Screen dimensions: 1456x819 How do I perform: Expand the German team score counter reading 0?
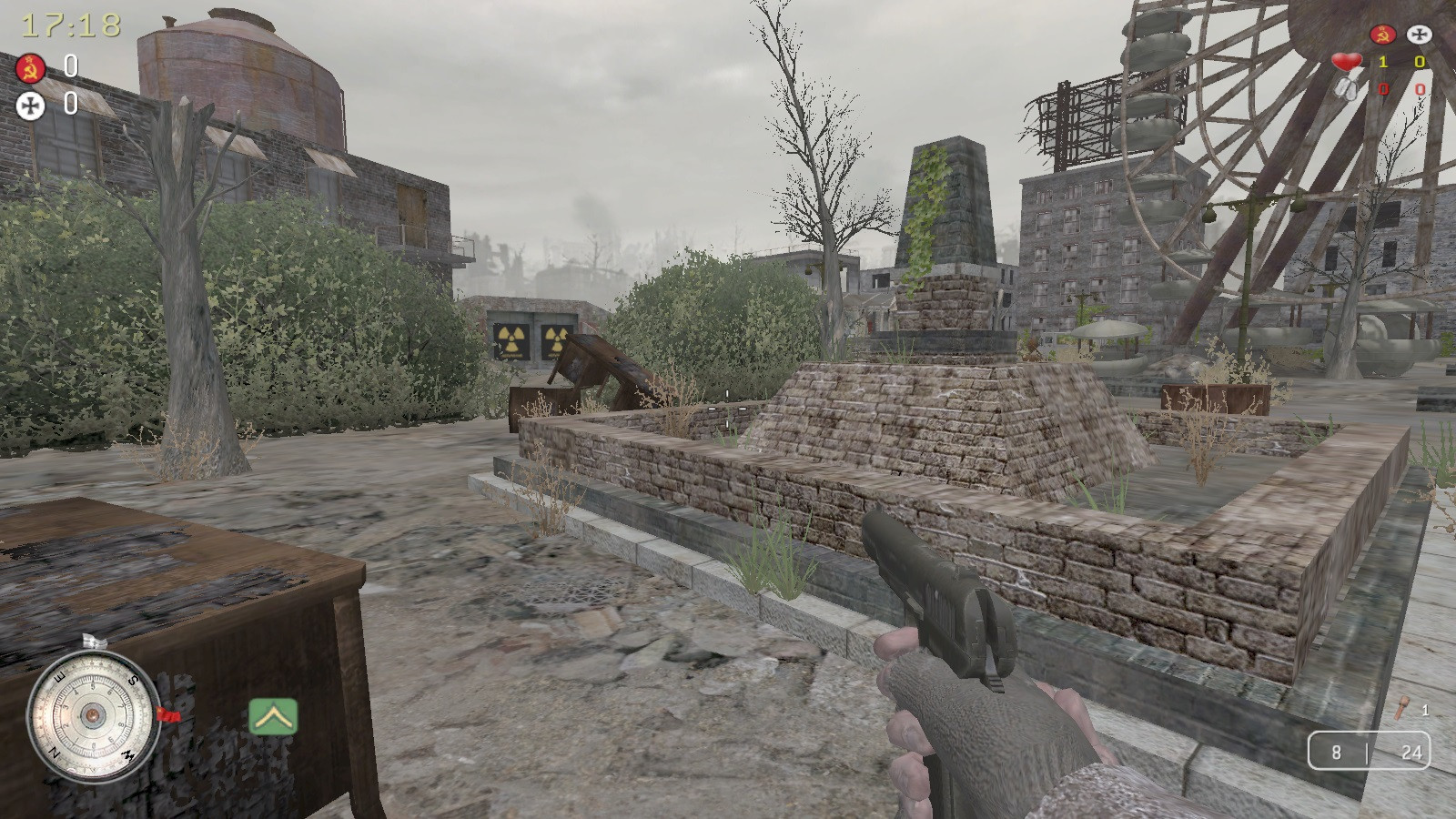coord(1420,62)
